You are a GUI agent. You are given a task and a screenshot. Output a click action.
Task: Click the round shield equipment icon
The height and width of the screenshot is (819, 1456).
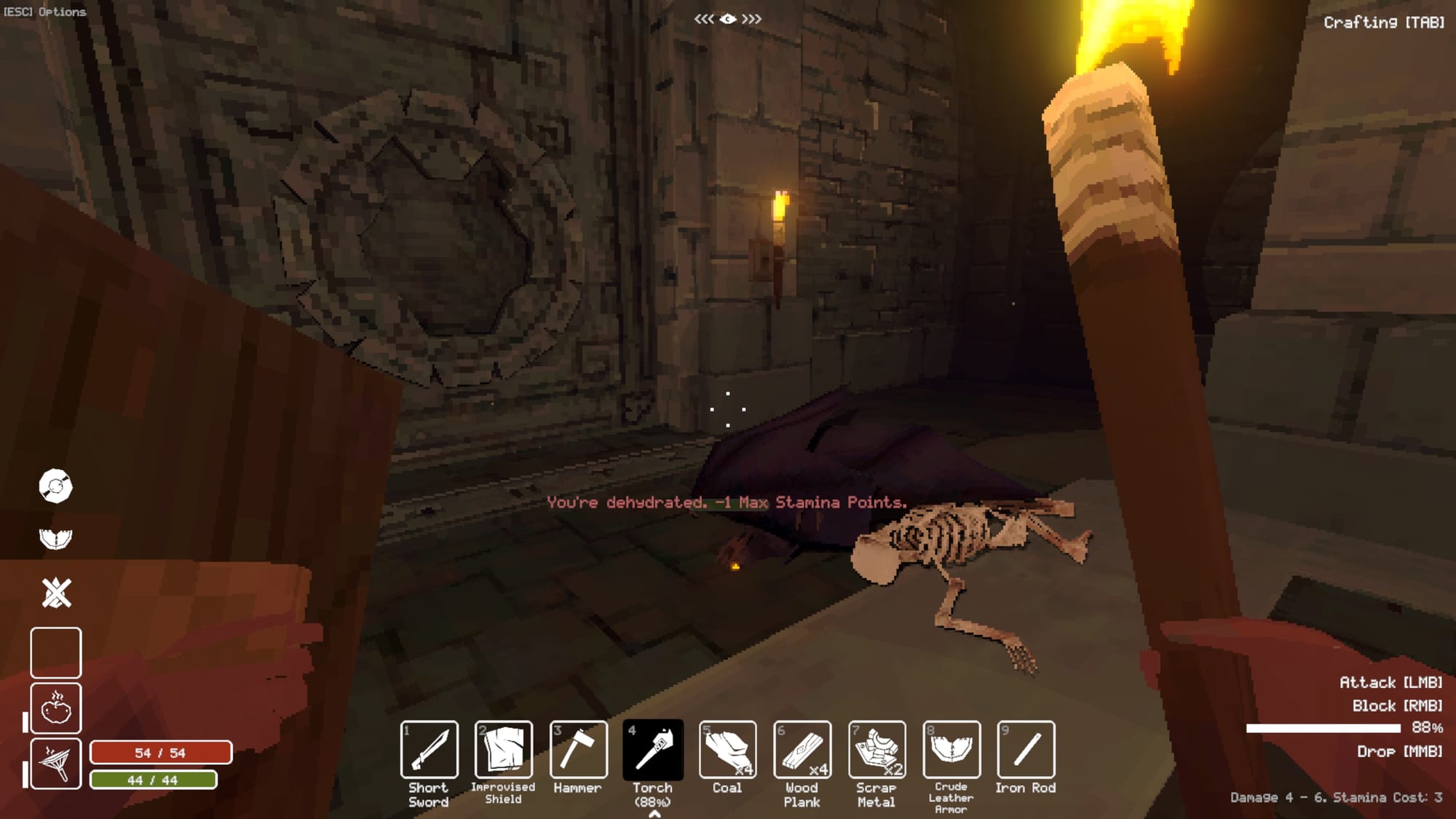pyautogui.click(x=55, y=486)
